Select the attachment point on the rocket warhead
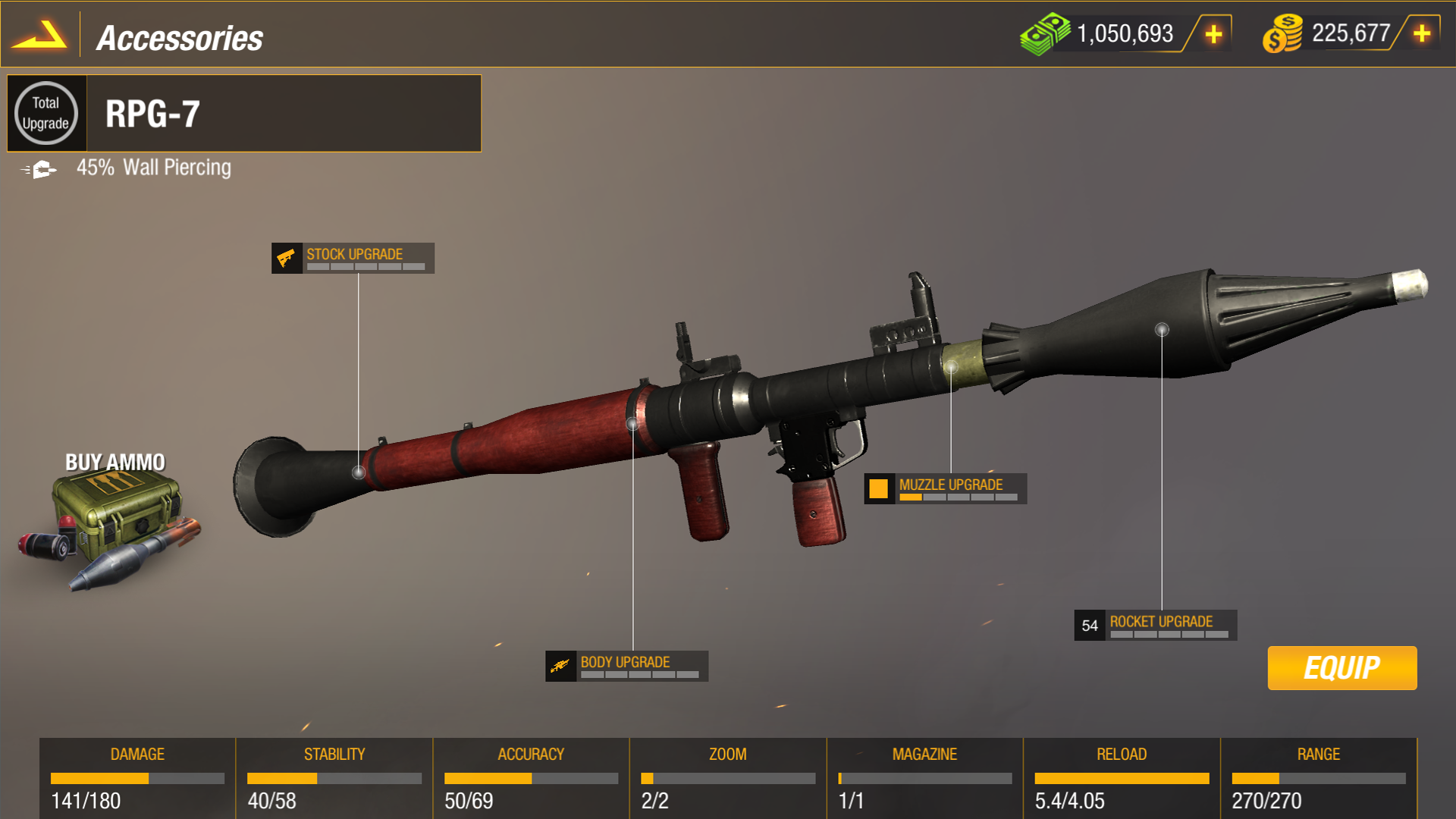This screenshot has height=819, width=1456. tap(1160, 329)
